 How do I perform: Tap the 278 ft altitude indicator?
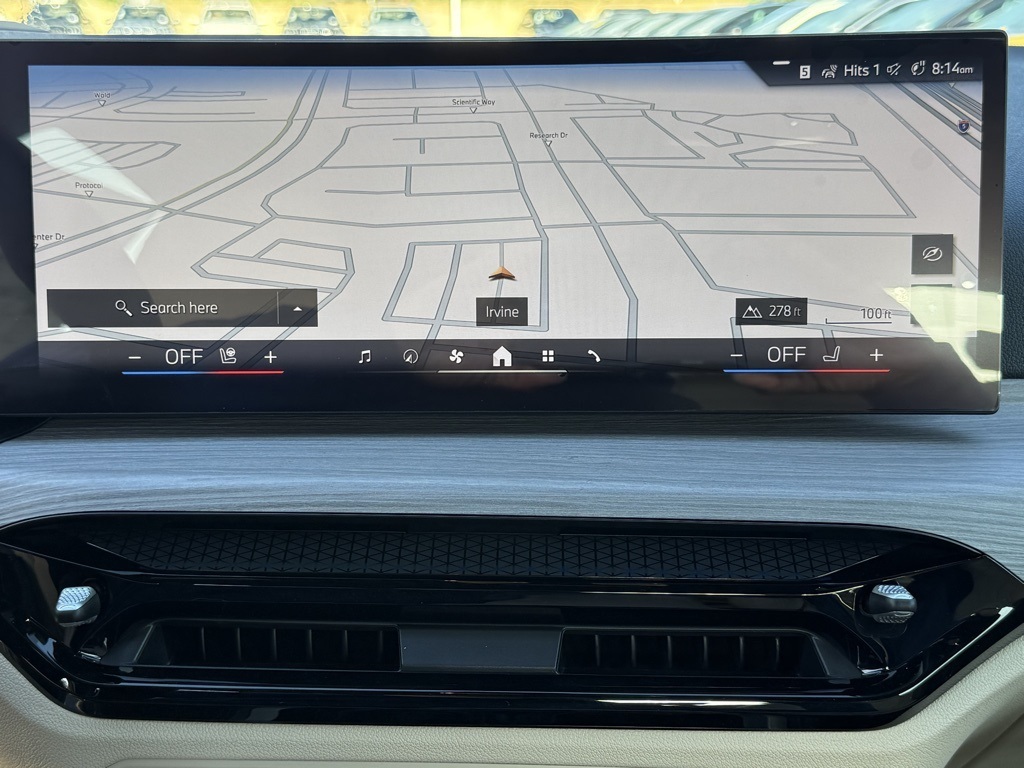click(771, 311)
